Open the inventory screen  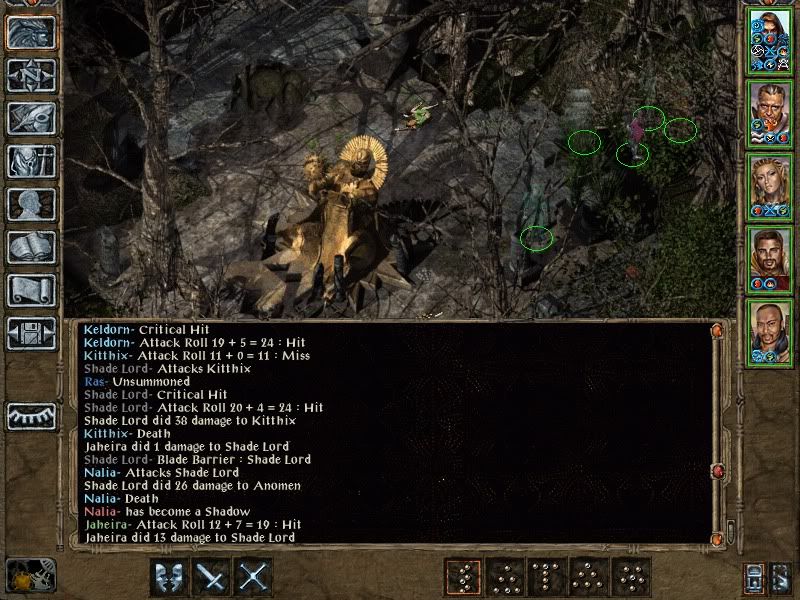[x=31, y=161]
